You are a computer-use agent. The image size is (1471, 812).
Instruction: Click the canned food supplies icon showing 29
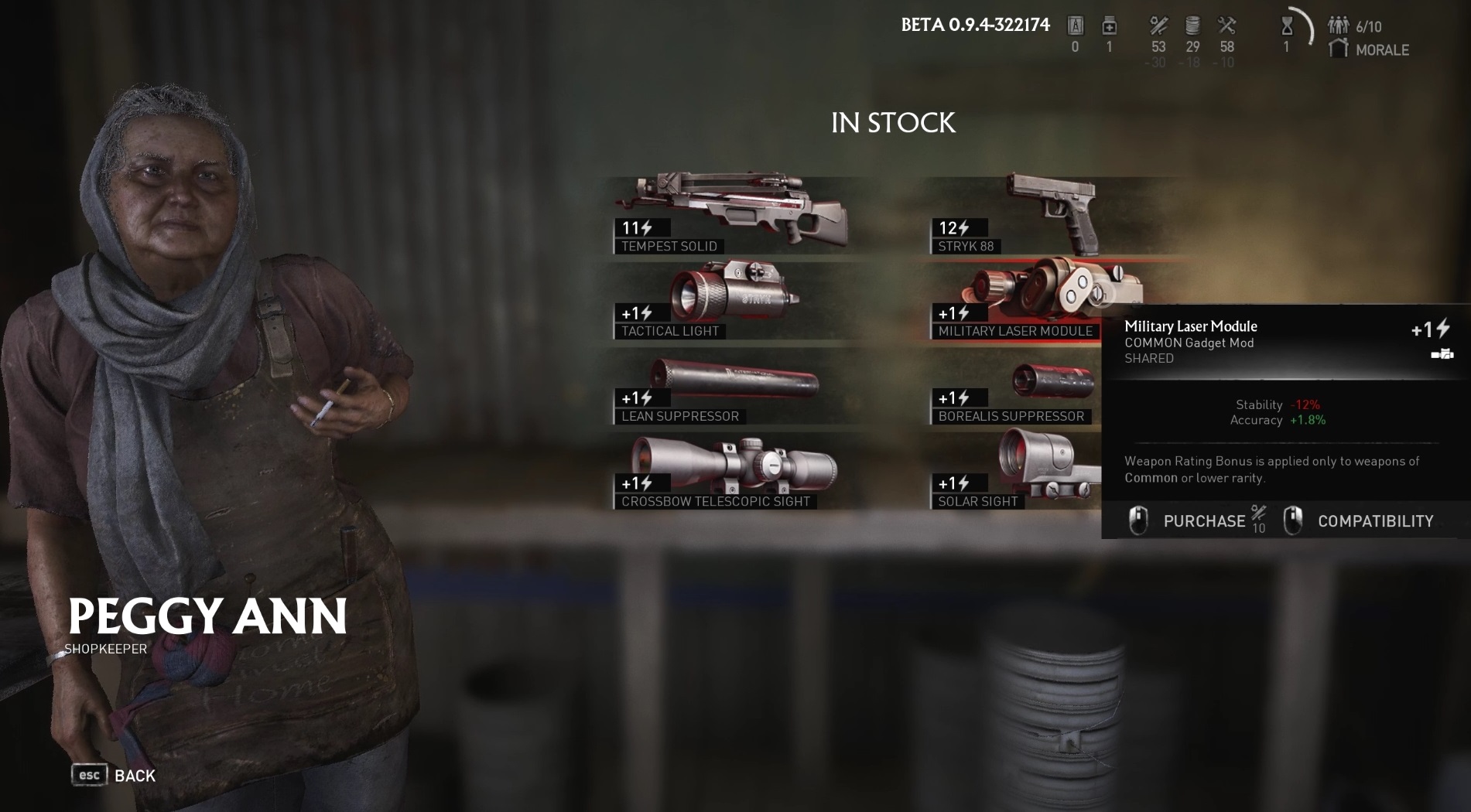pos(1192,25)
